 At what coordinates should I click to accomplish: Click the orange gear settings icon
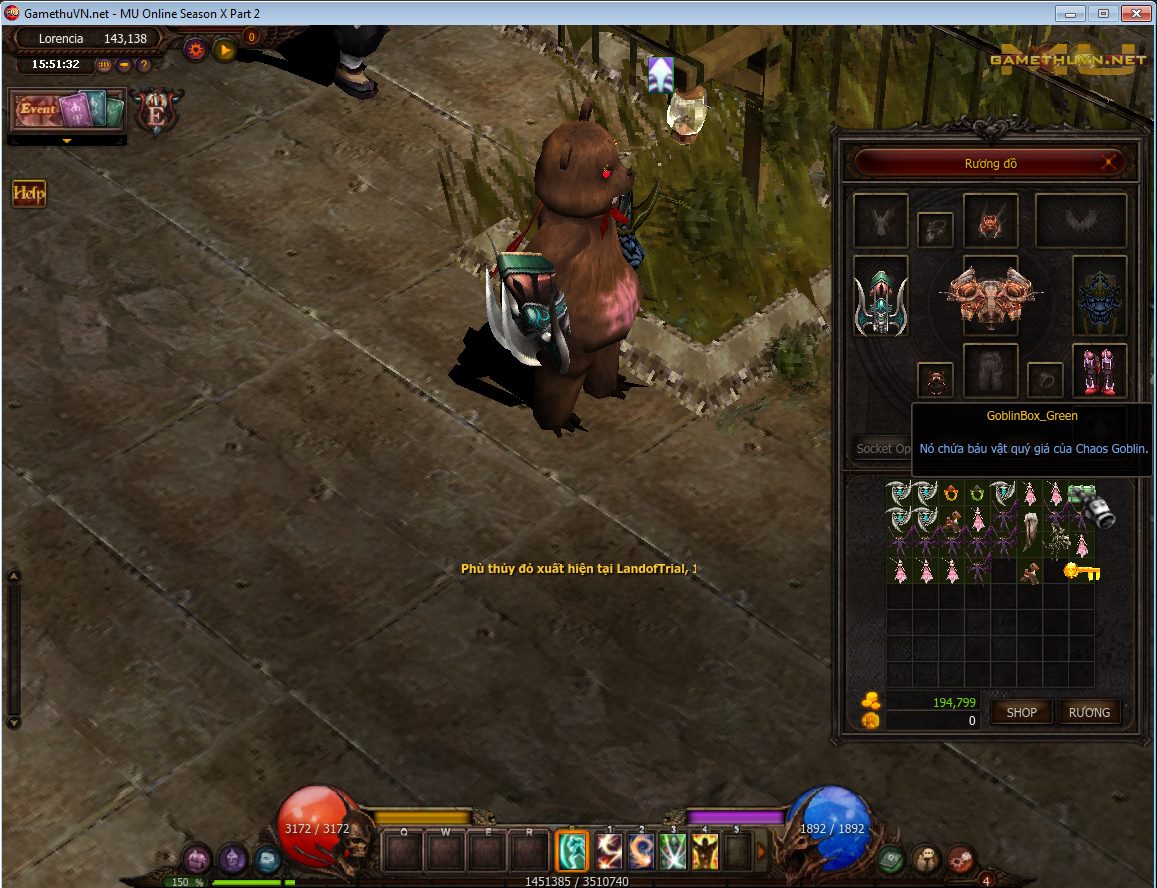point(195,49)
